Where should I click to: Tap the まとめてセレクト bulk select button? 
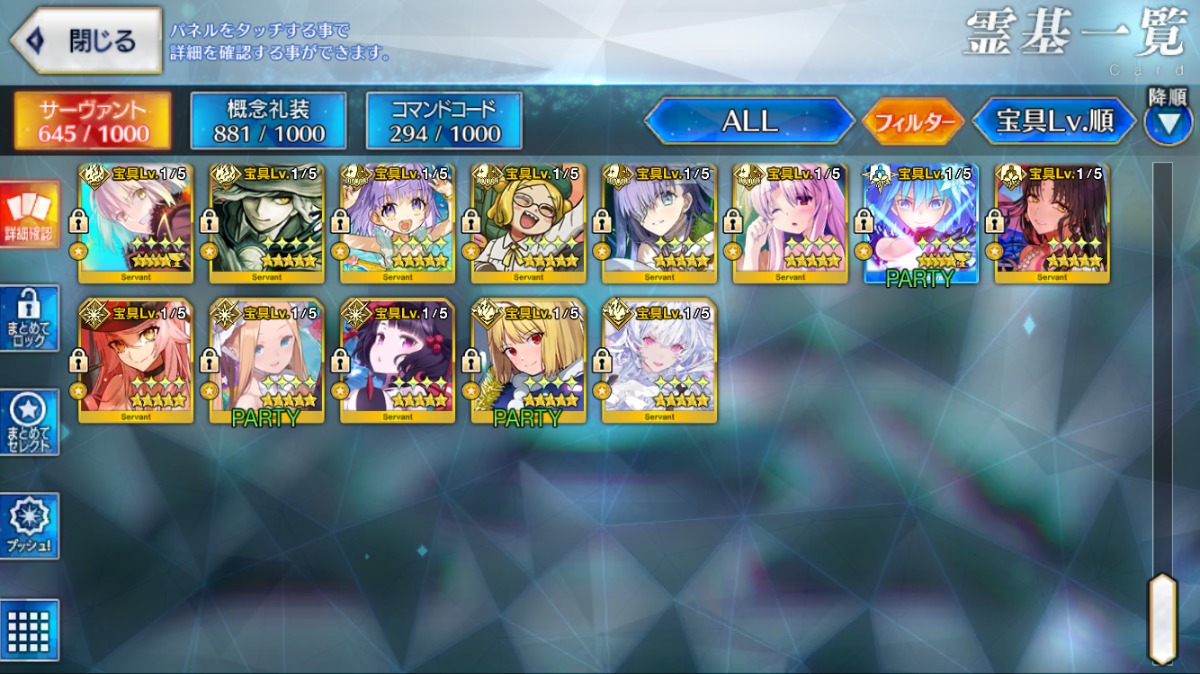pyautogui.click(x=30, y=422)
